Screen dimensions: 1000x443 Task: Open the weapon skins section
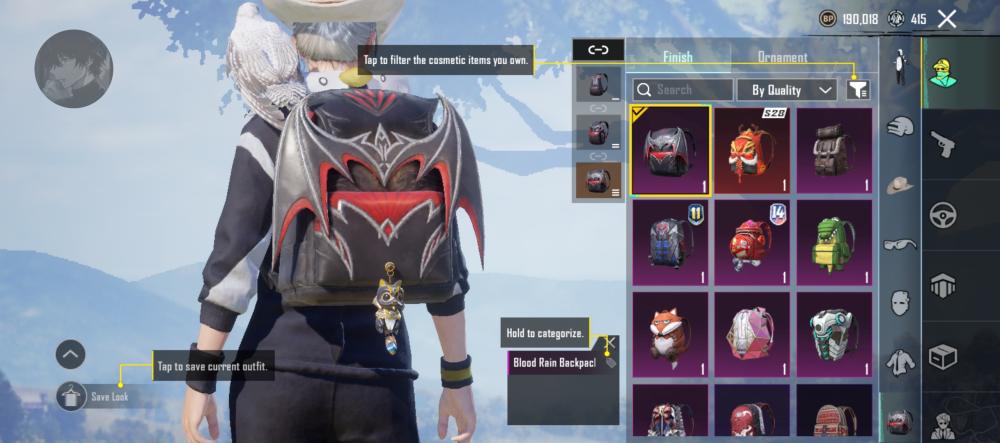[x=943, y=145]
